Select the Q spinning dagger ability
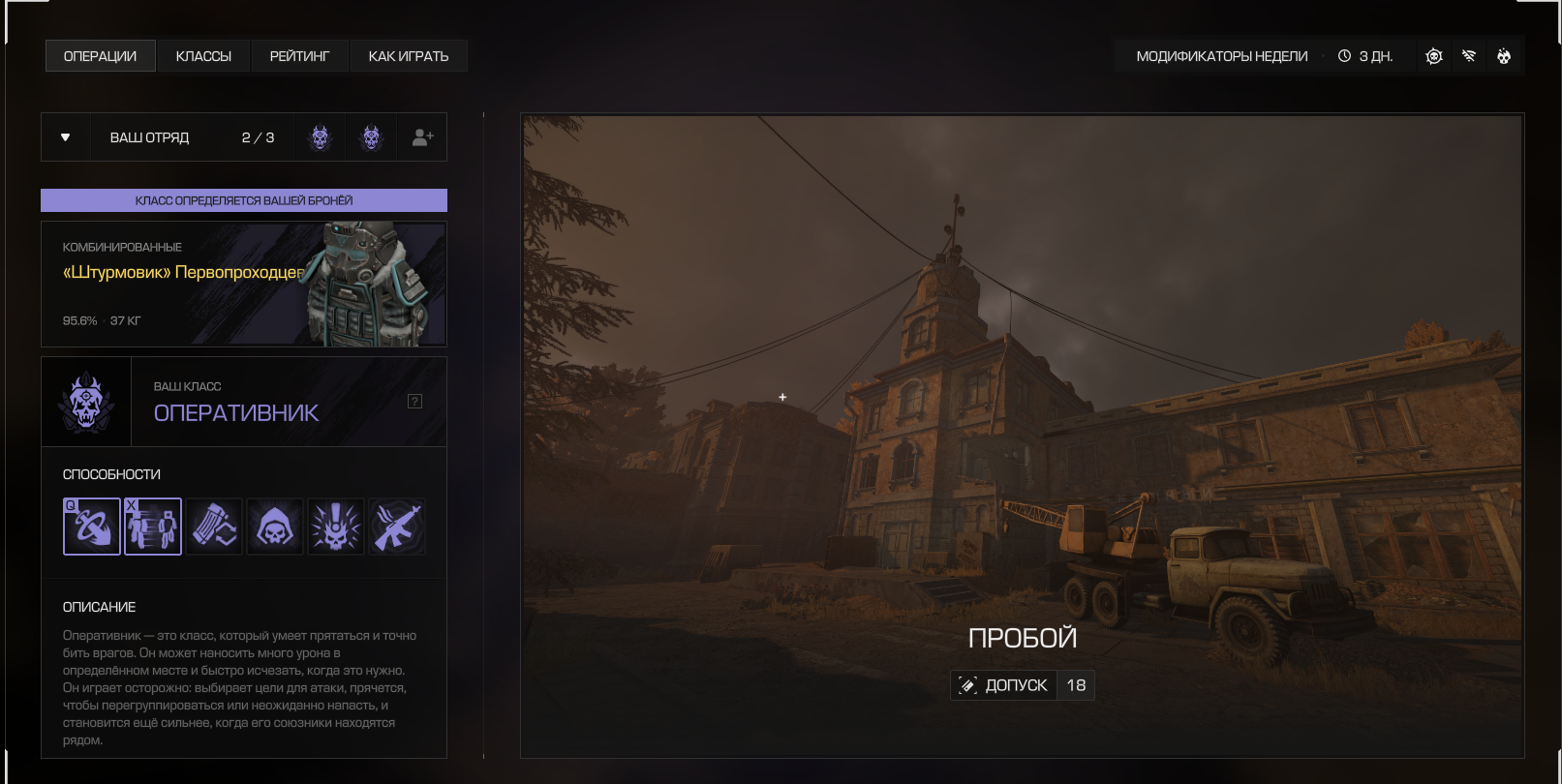The image size is (1562, 784). (x=92, y=527)
